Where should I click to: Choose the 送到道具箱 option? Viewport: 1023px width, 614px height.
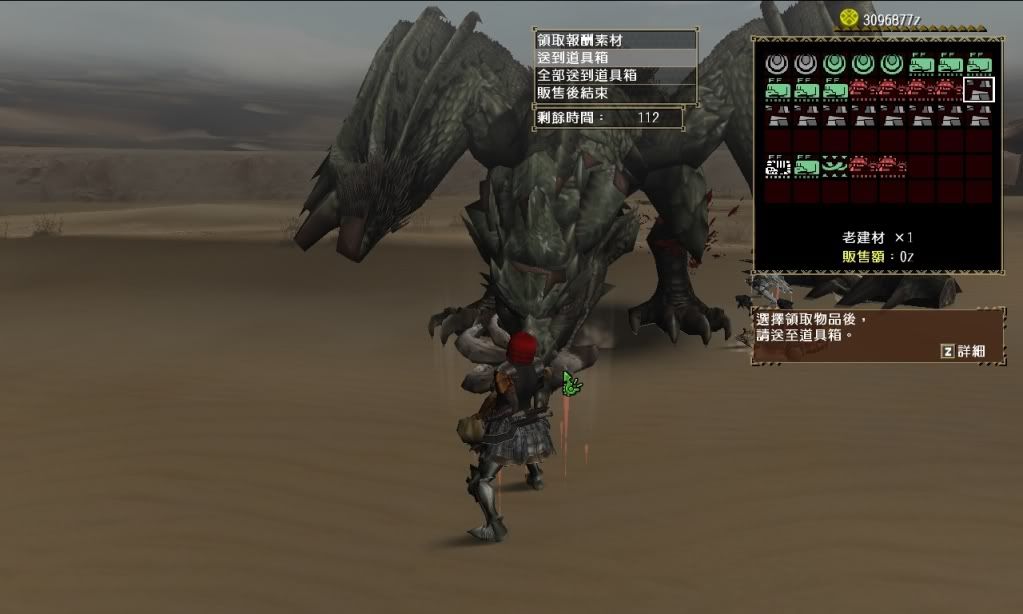[x=614, y=58]
